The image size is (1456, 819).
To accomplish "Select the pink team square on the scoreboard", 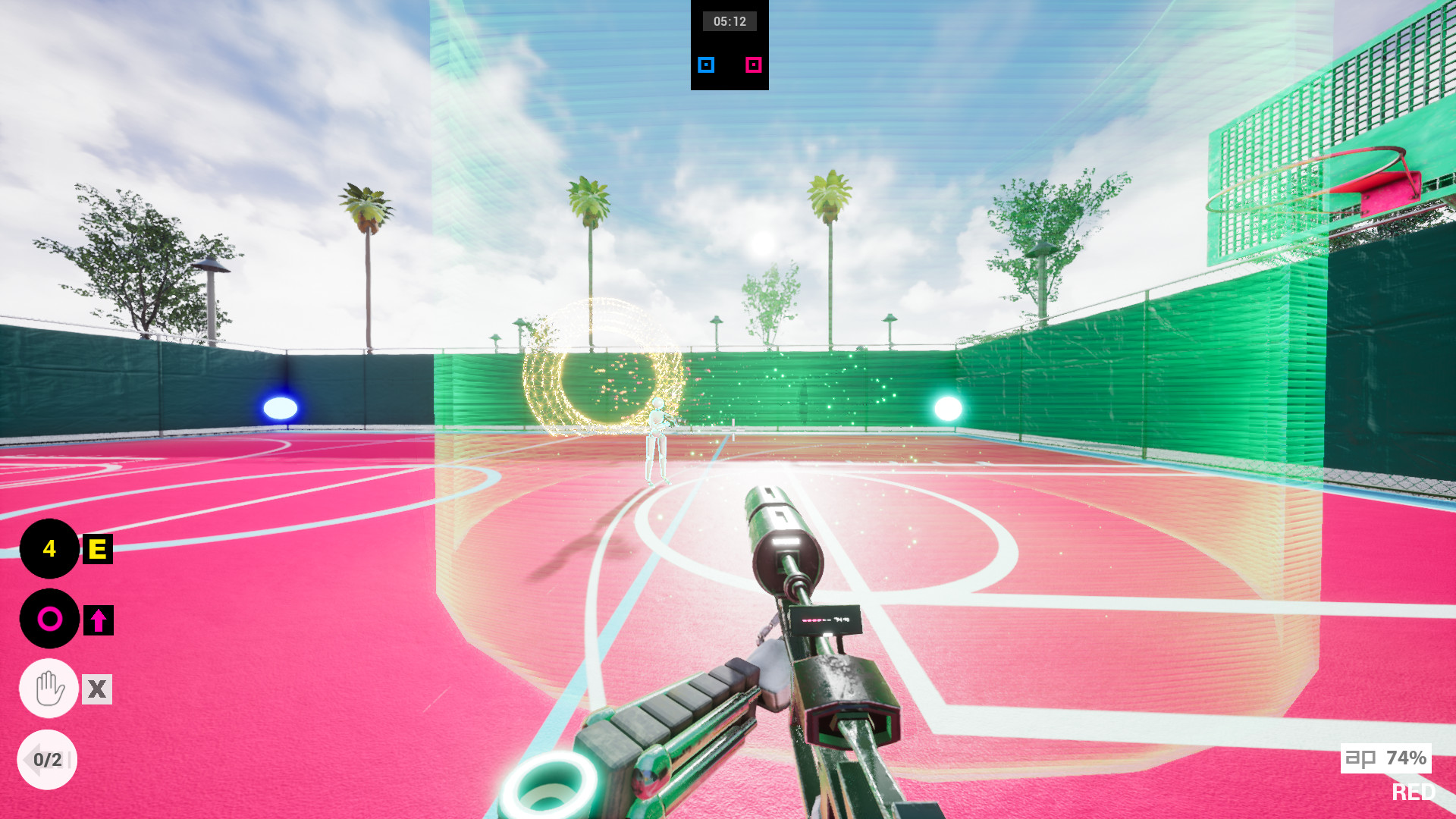I will (754, 65).
